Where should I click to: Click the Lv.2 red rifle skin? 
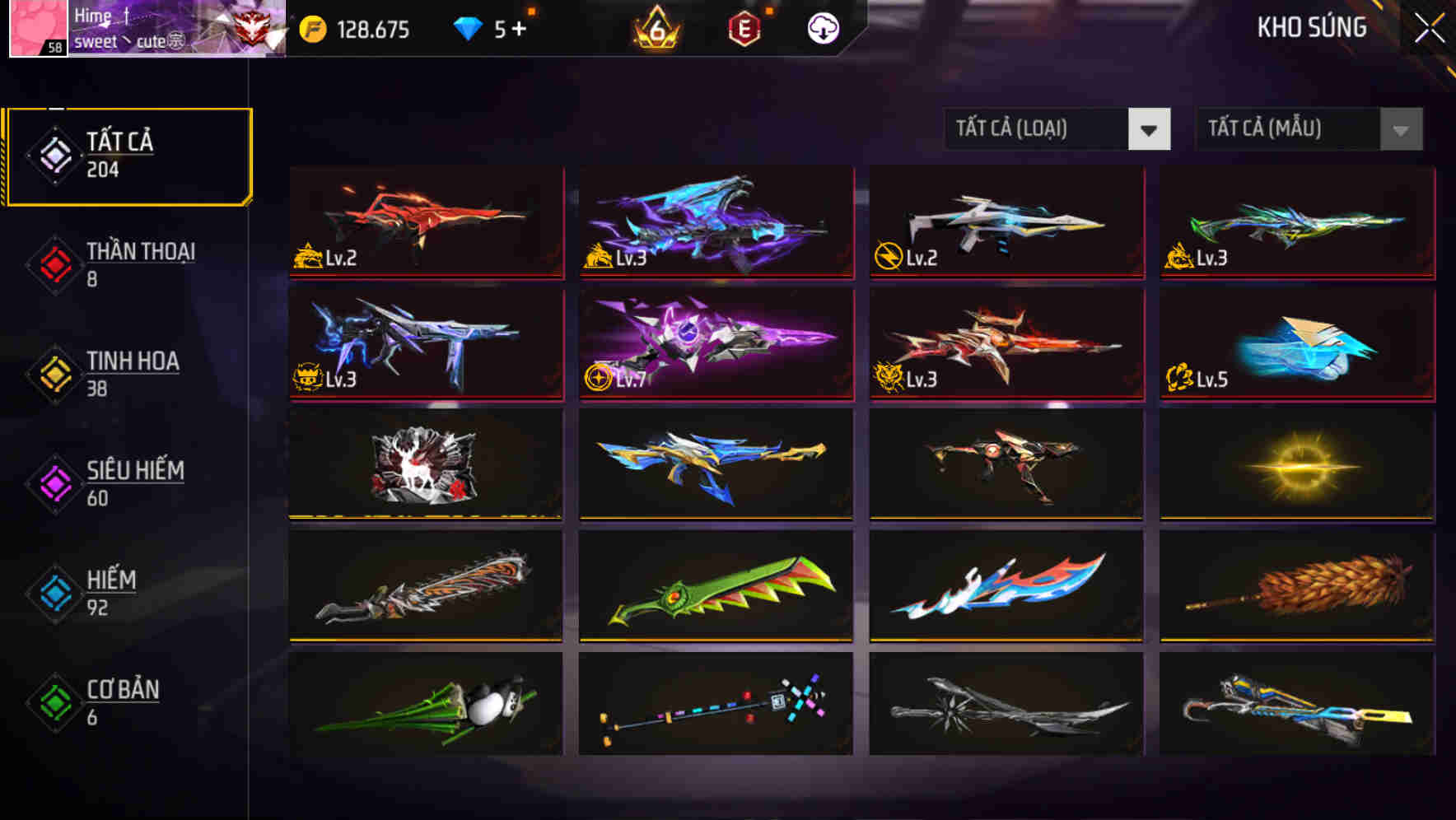424,223
